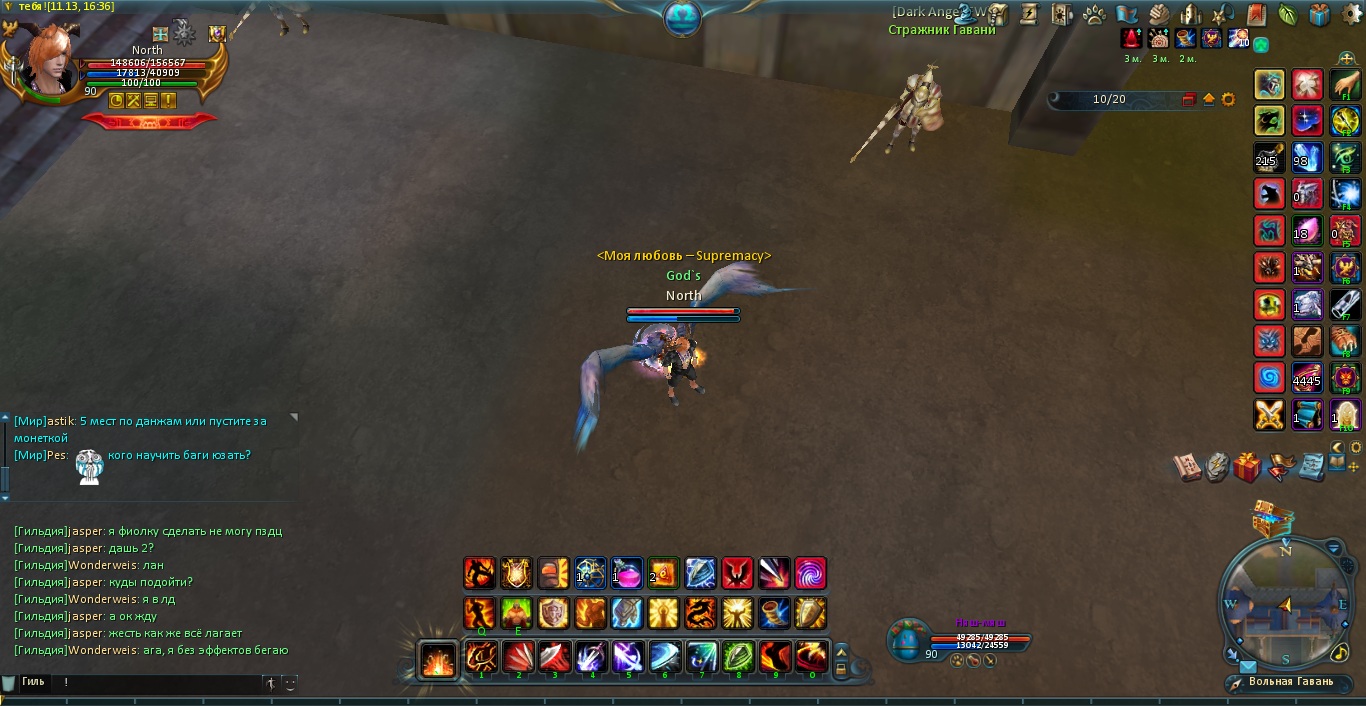Open the paw print pet menu
The width and height of the screenshot is (1366, 706).
pos(1093,14)
